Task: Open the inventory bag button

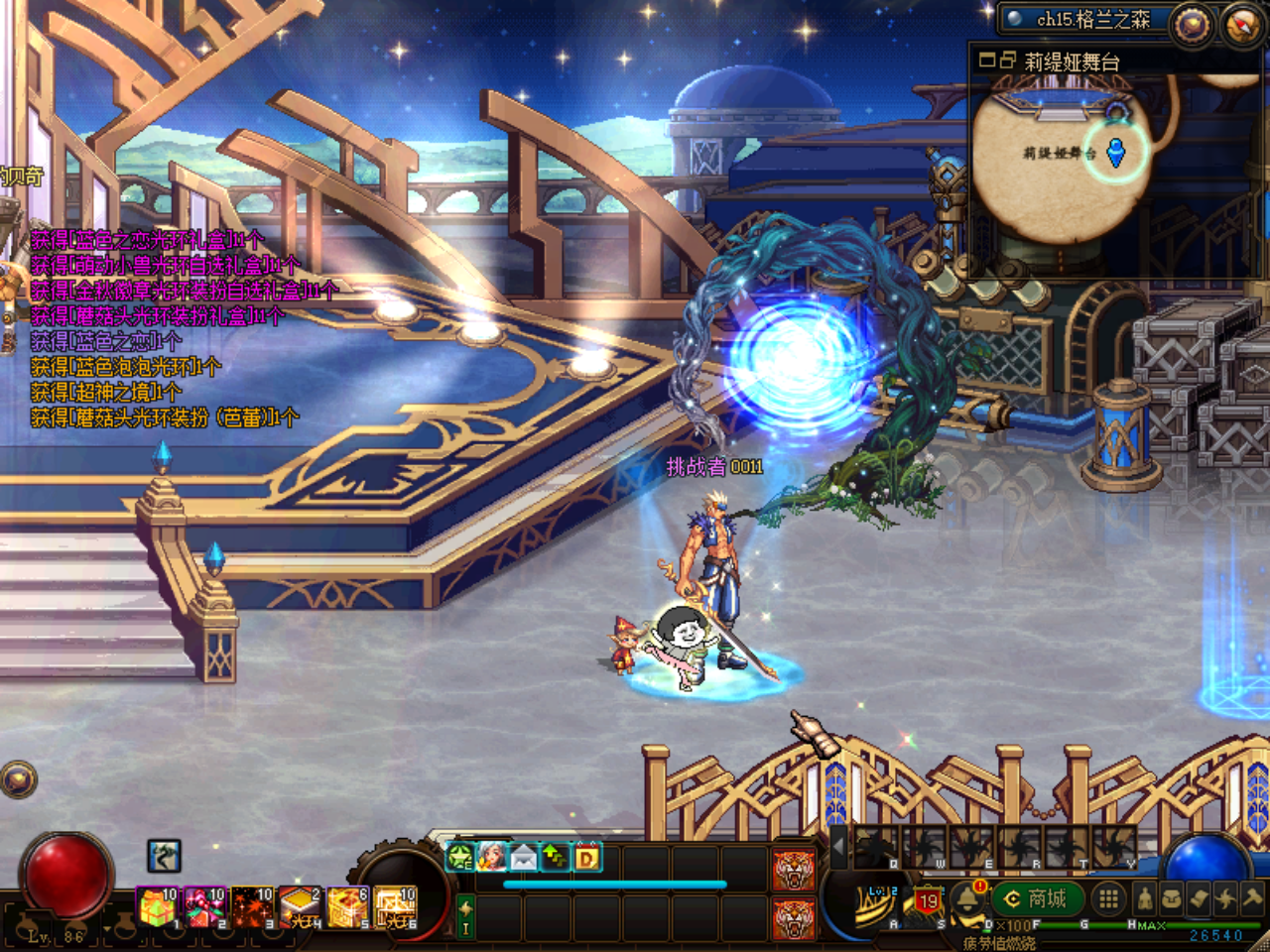Action: 1172,898
